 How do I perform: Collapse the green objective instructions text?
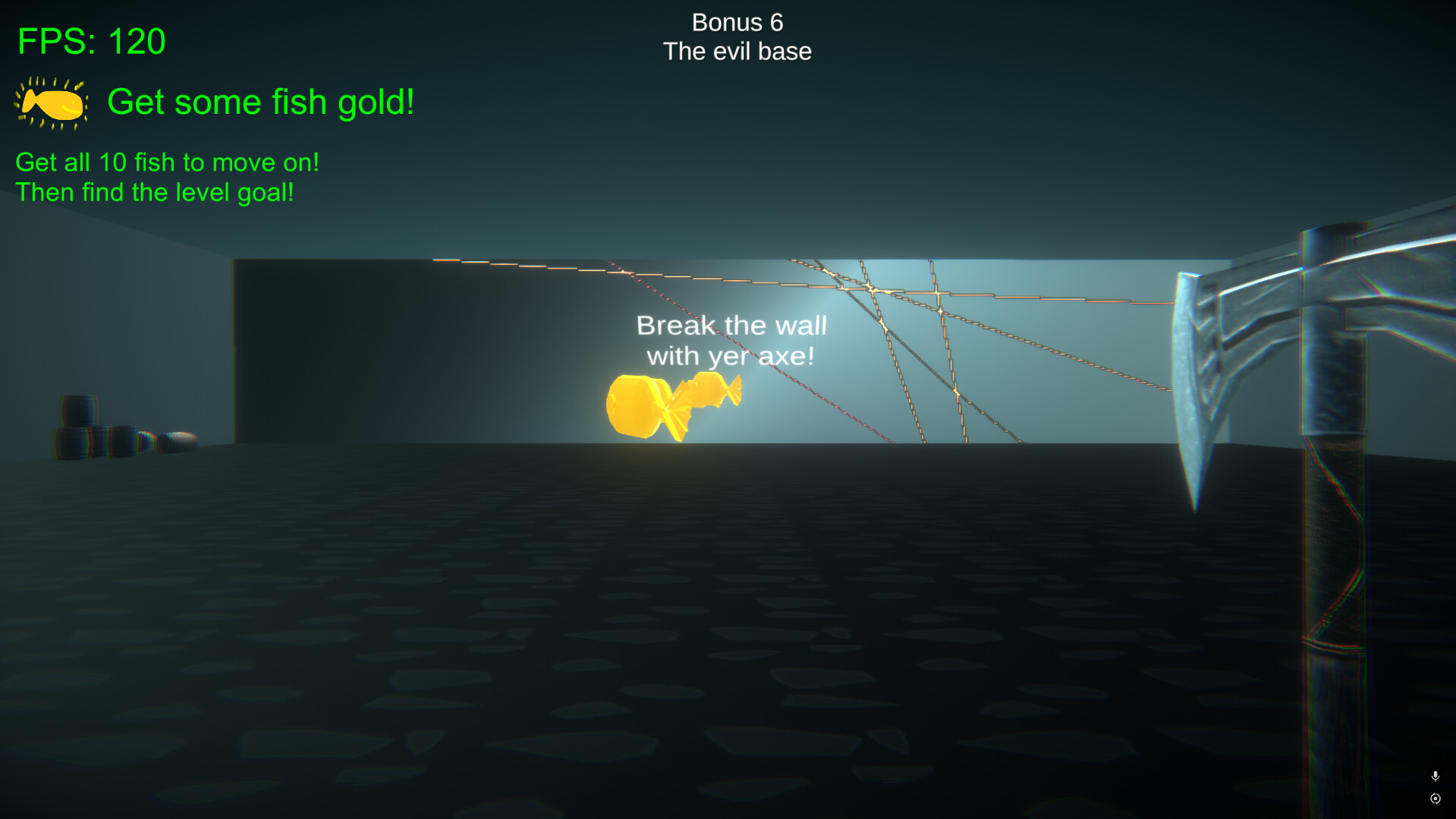click(x=167, y=177)
